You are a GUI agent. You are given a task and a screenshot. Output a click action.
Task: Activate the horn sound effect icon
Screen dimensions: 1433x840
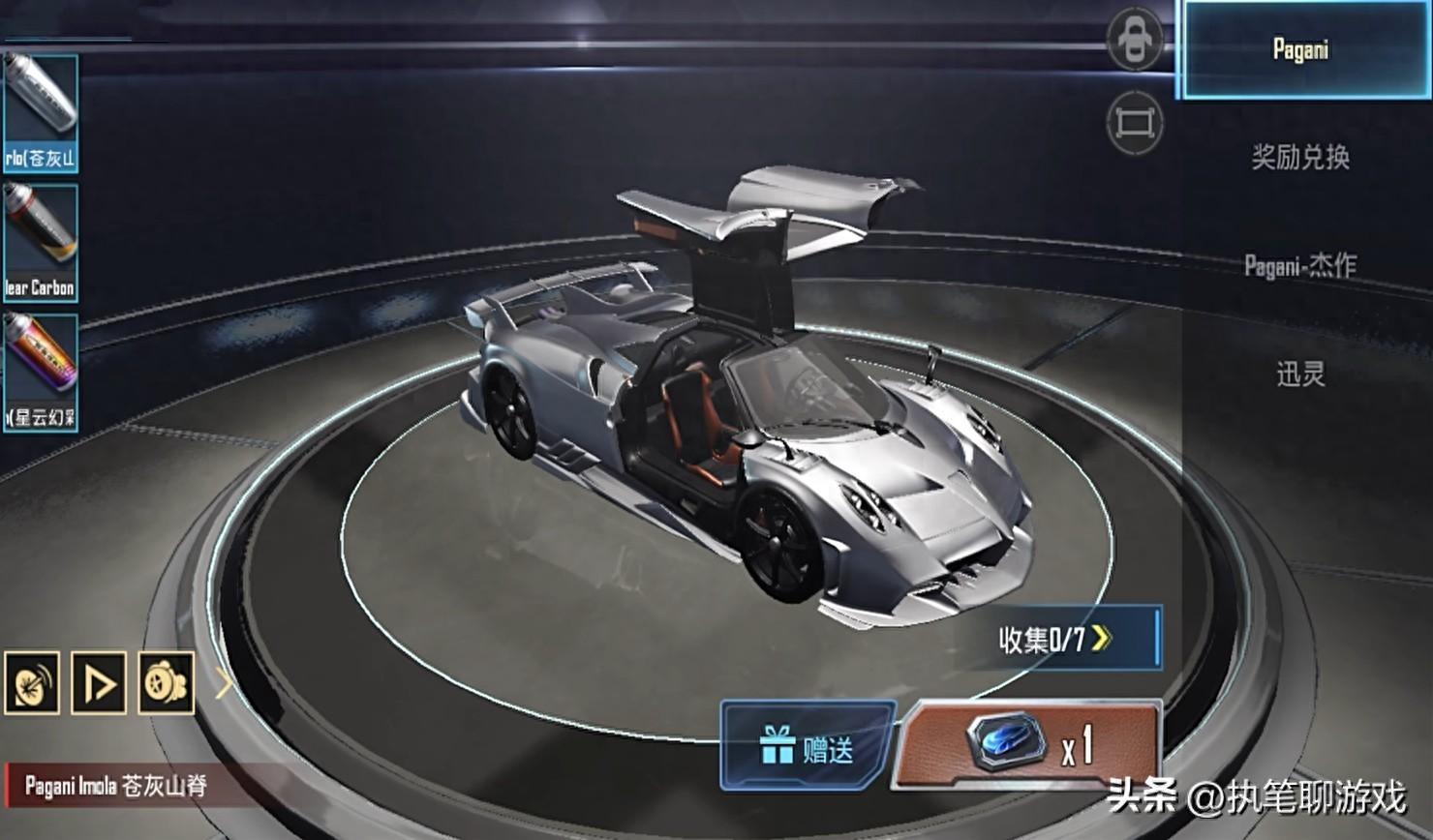point(32,683)
